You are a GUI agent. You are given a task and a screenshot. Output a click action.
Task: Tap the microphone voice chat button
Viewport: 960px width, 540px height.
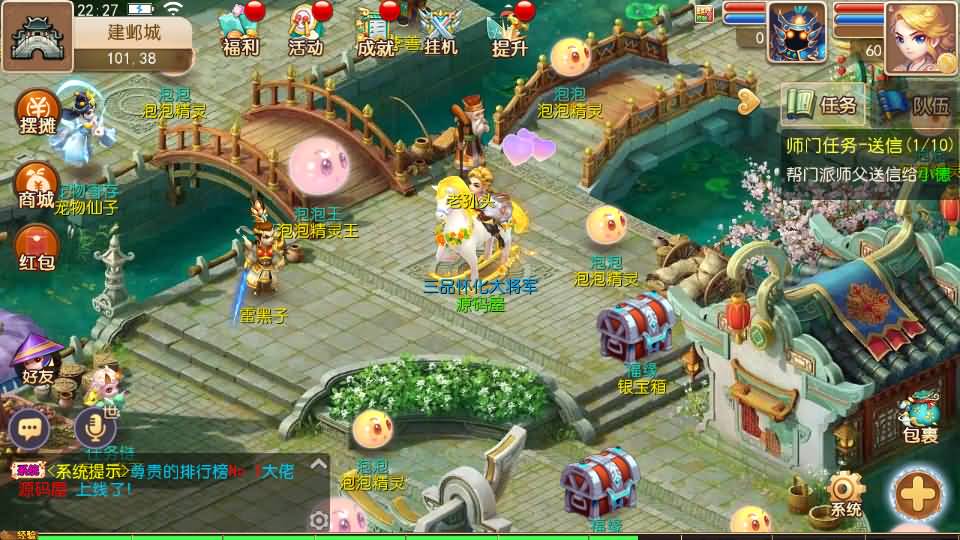(96, 428)
